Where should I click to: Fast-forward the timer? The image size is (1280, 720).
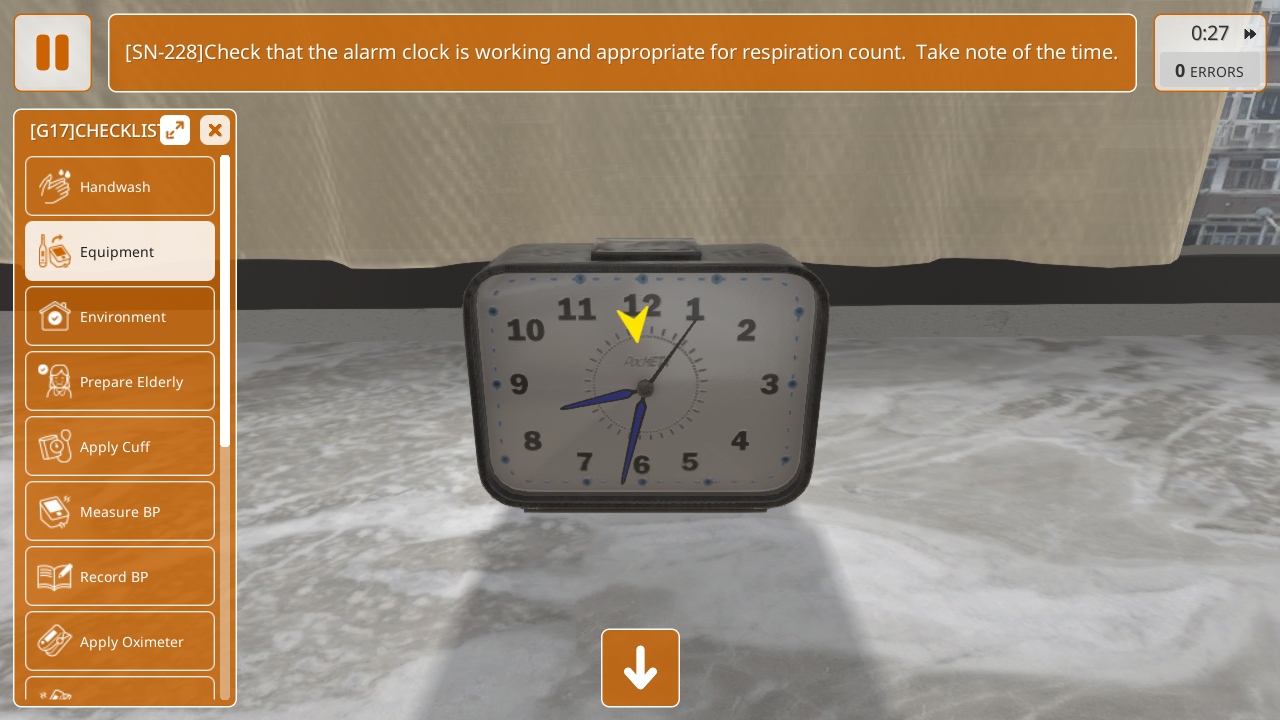click(1250, 34)
